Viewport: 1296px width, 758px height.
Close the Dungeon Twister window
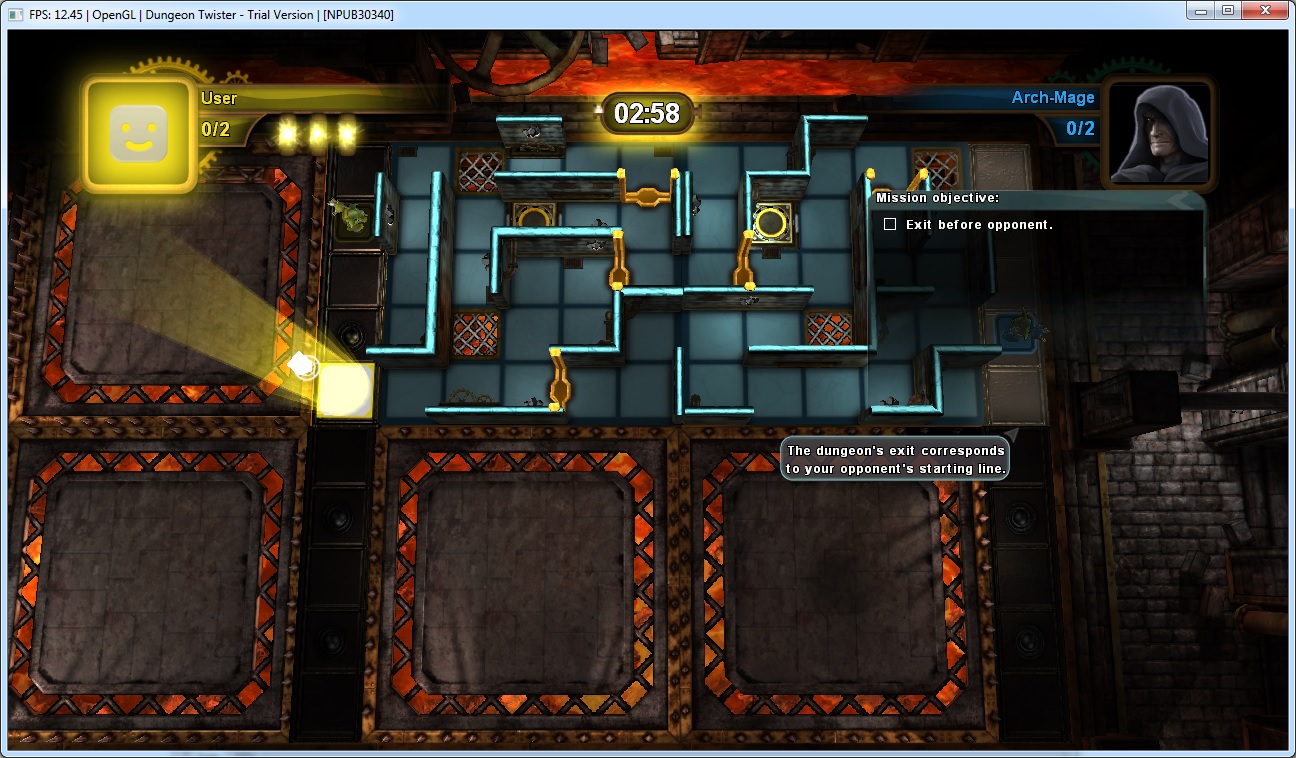1264,10
